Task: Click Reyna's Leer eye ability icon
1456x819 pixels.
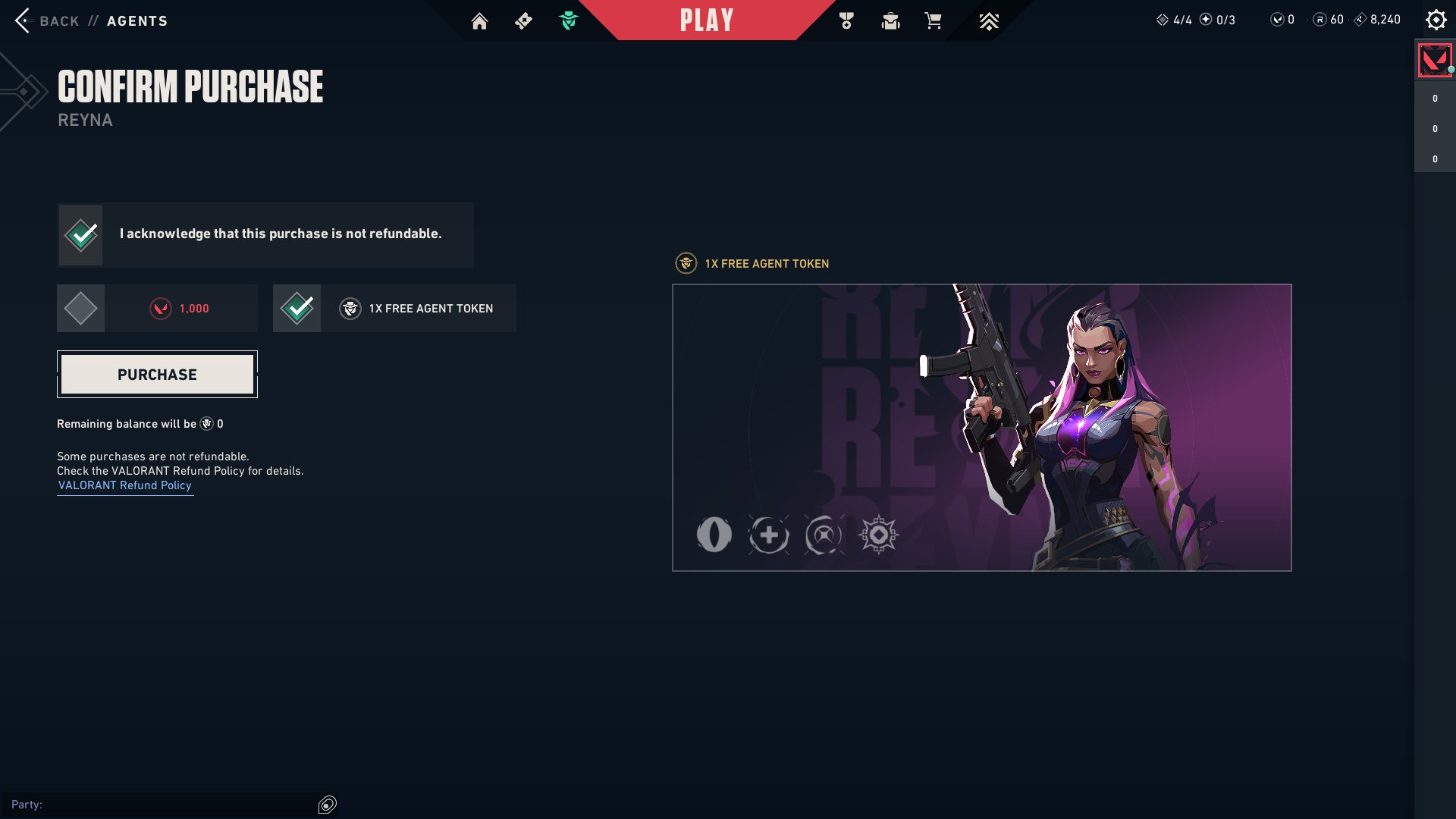Action: [714, 535]
